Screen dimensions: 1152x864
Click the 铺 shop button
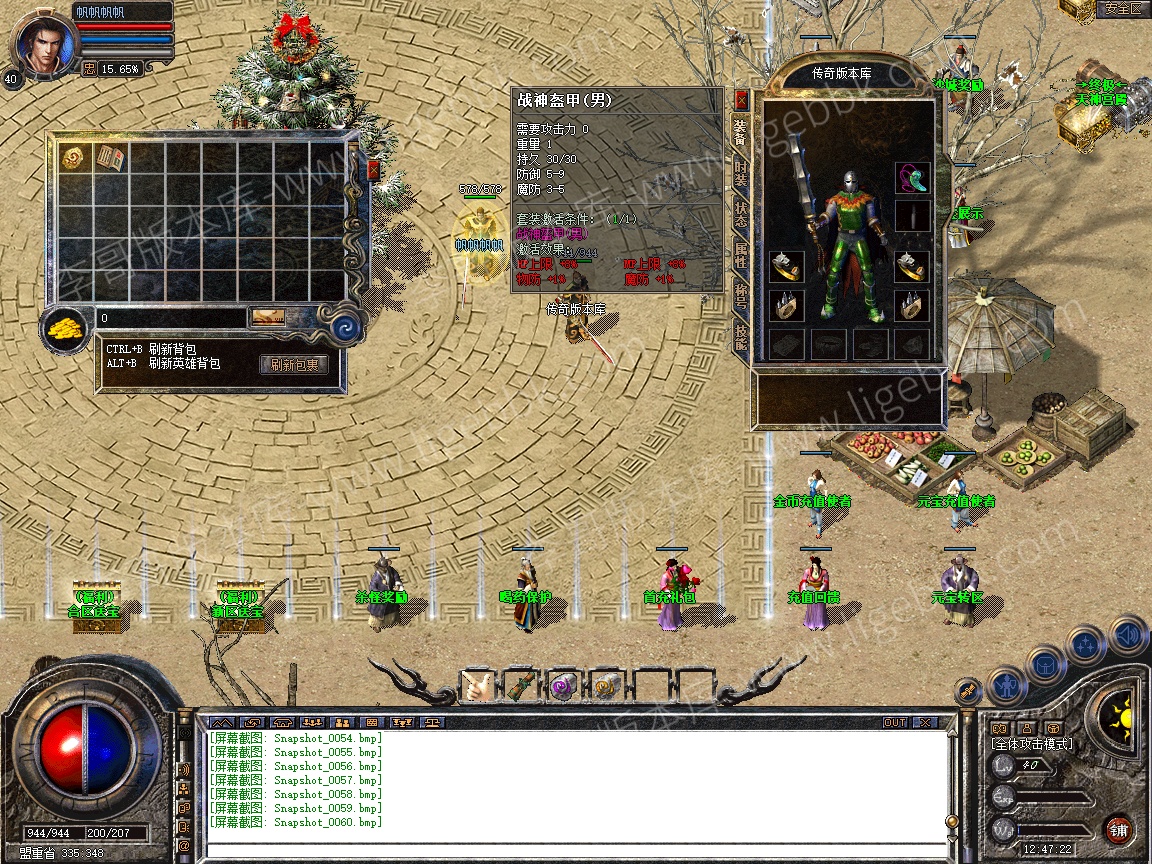coord(1119,829)
